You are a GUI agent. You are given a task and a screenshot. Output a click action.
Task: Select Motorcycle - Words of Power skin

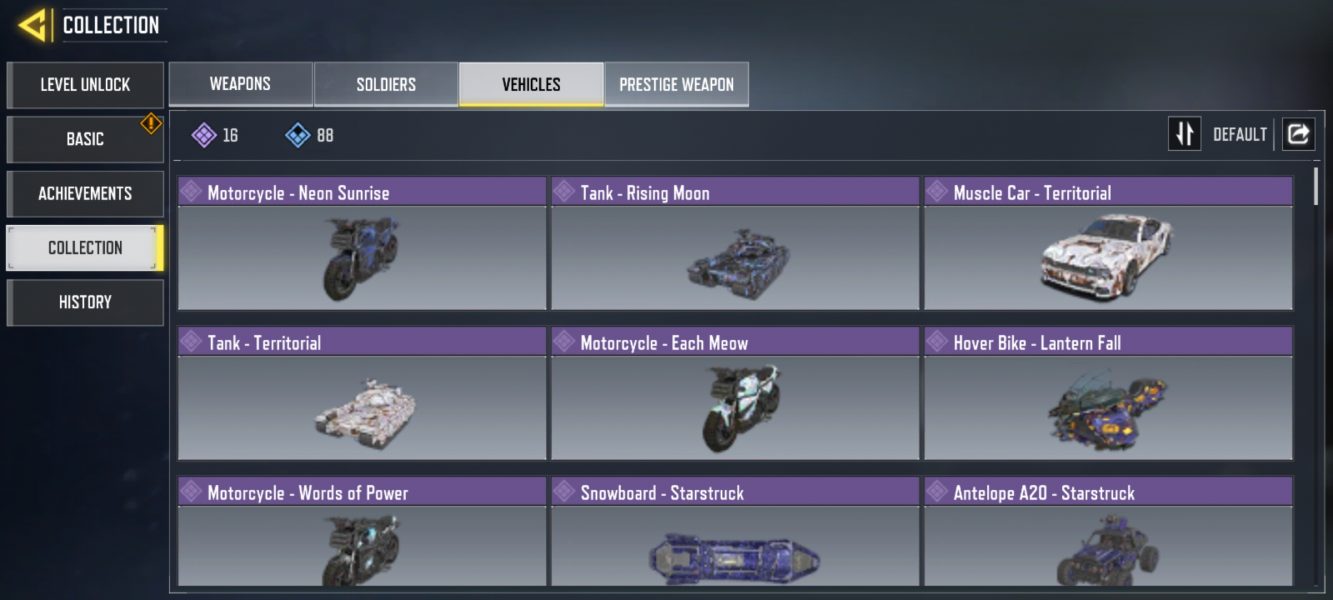click(362, 533)
